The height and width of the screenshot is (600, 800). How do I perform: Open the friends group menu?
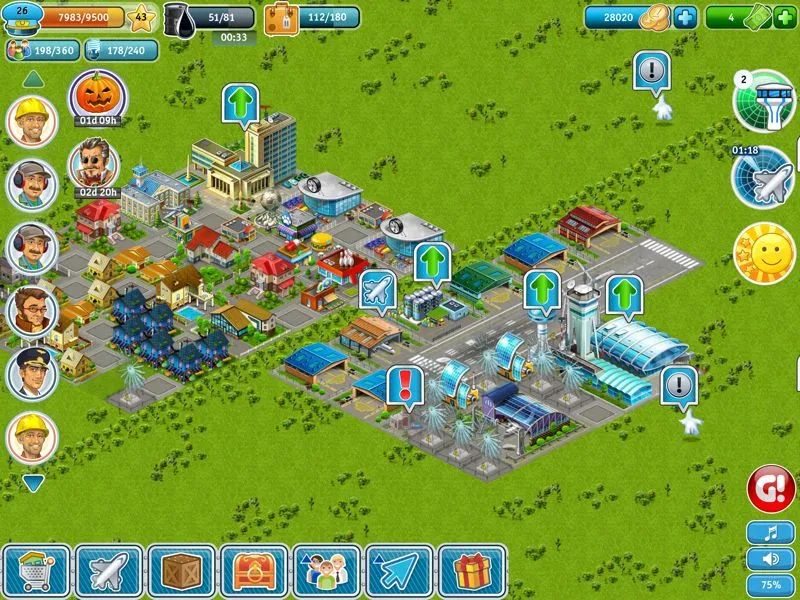click(326, 571)
